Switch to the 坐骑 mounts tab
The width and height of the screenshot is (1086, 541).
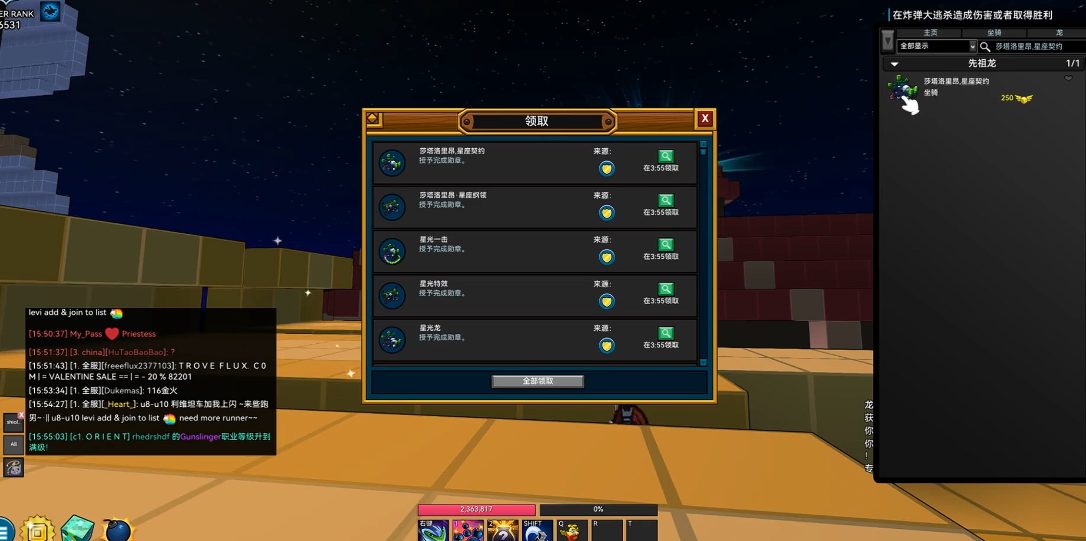pos(994,33)
